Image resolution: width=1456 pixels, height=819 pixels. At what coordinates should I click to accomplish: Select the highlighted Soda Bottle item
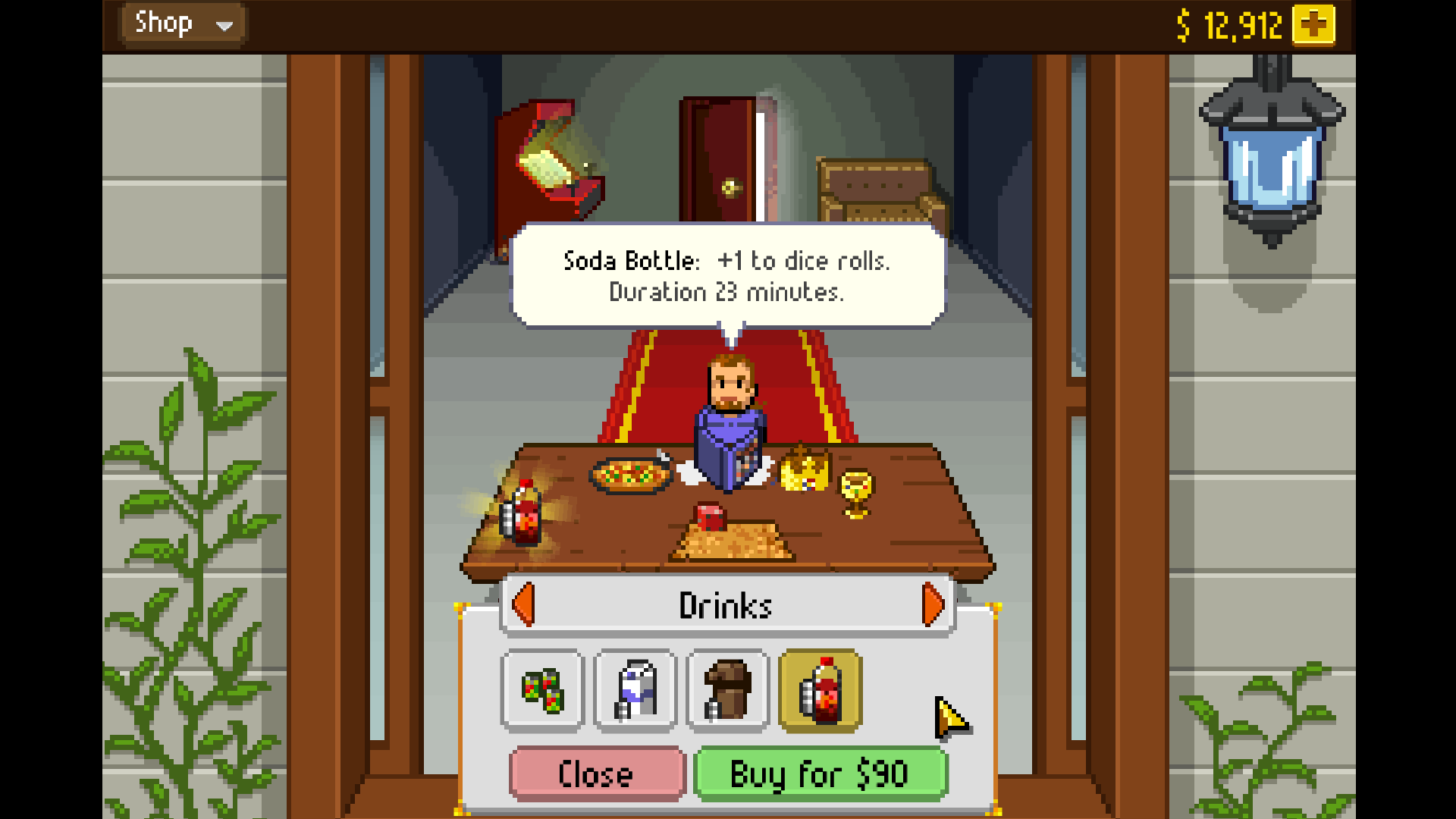point(820,692)
